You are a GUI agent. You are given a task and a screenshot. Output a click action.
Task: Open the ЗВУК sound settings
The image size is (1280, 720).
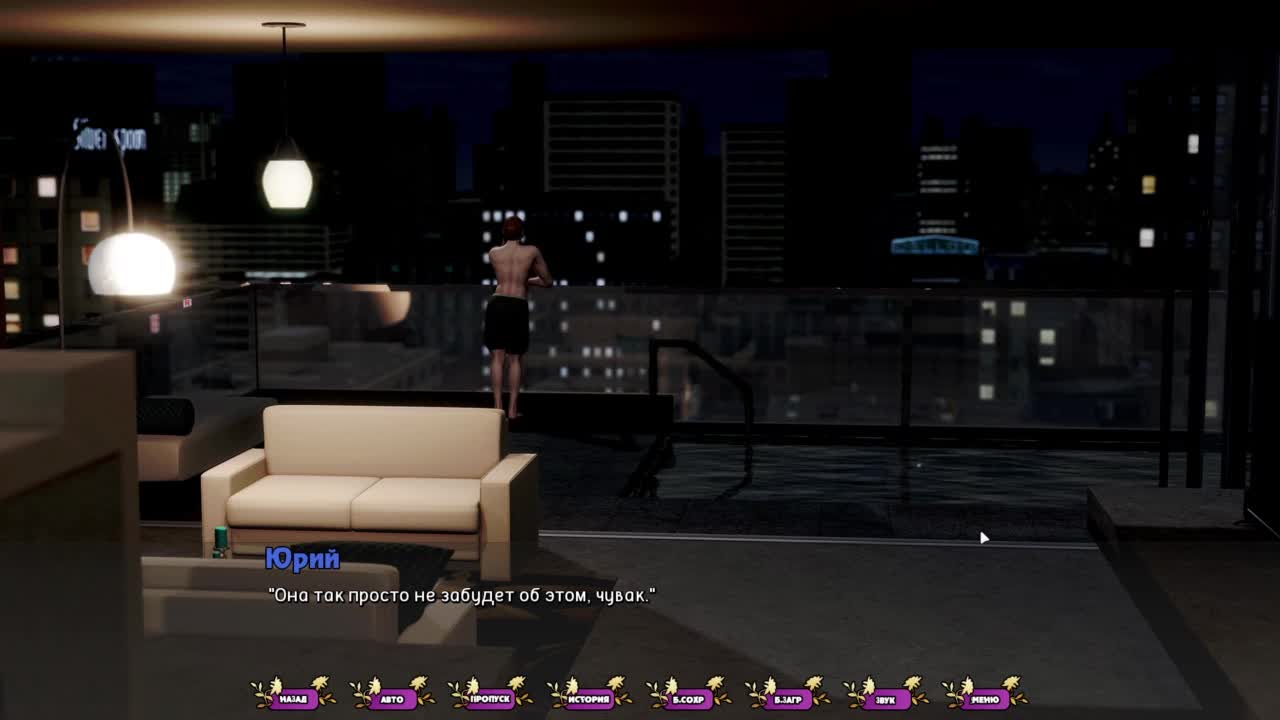click(885, 698)
